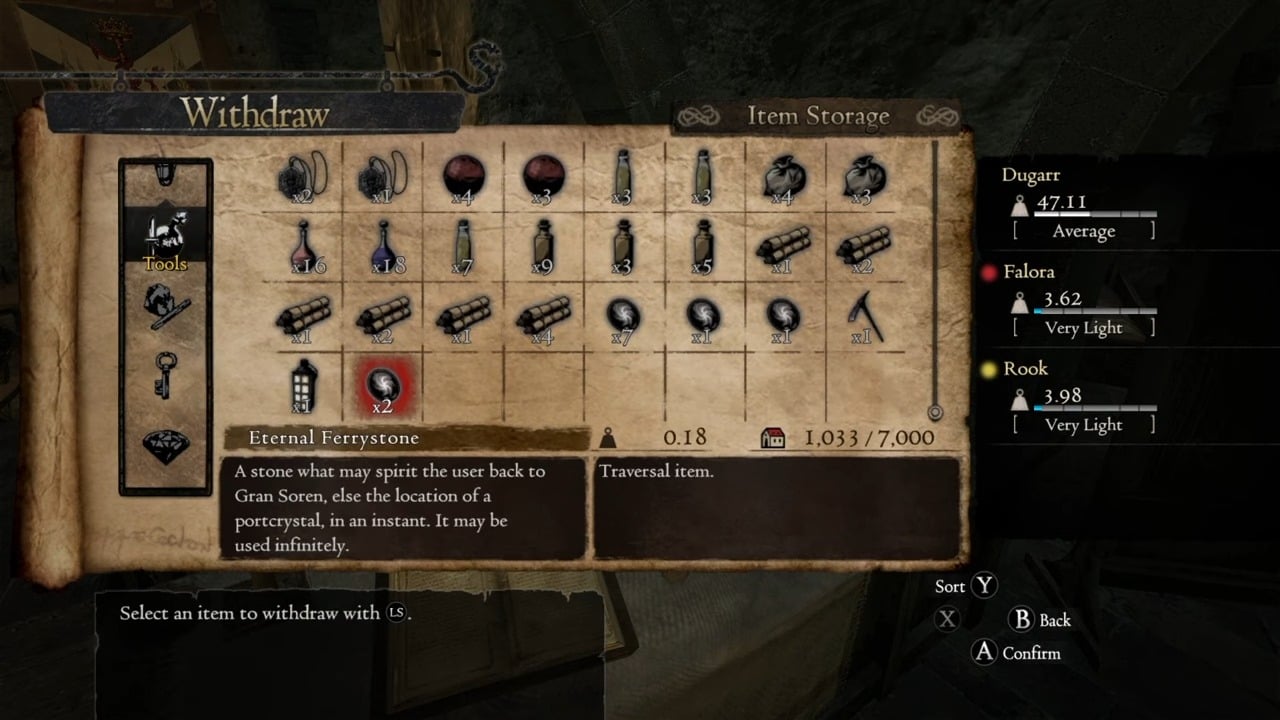Select the tall bottle with quantity x9

click(541, 246)
